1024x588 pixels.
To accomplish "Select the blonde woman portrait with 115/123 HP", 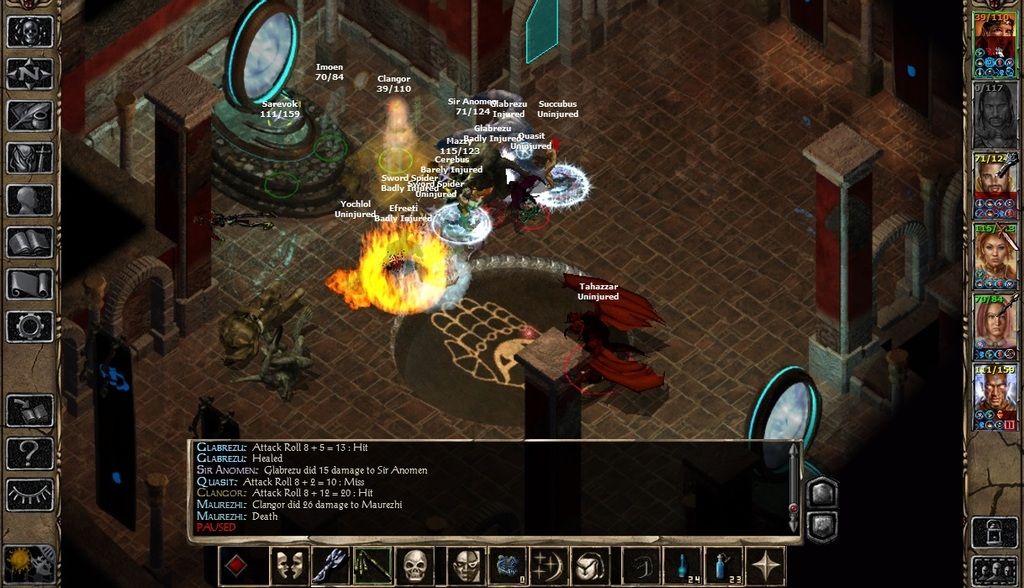I will coord(995,254).
